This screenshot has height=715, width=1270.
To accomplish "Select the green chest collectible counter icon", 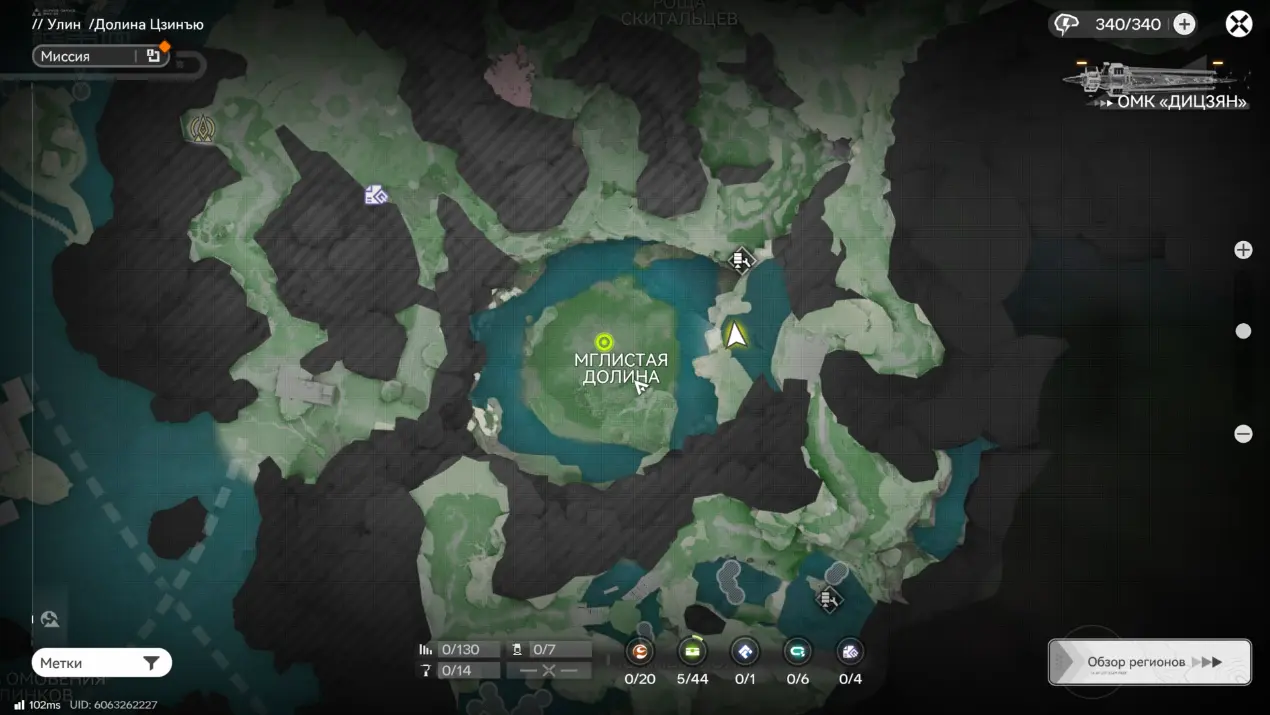I will 692,652.
